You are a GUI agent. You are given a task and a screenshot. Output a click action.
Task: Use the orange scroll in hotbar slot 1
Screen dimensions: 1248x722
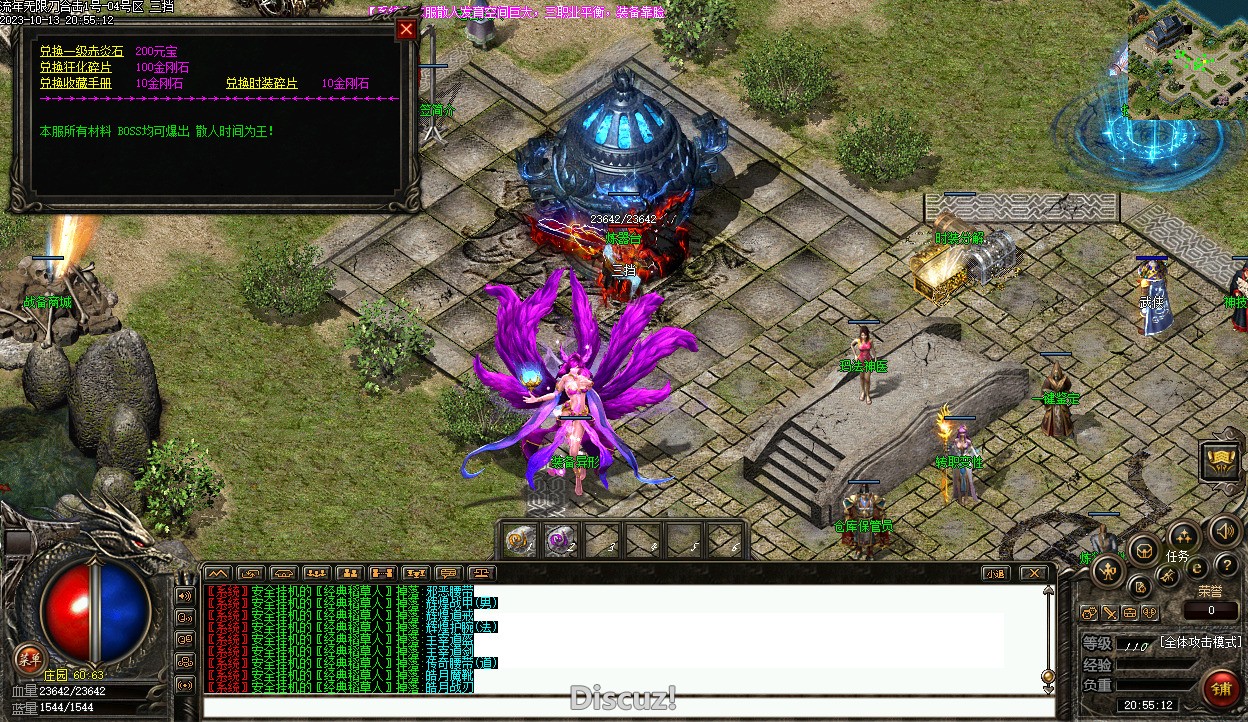518,541
